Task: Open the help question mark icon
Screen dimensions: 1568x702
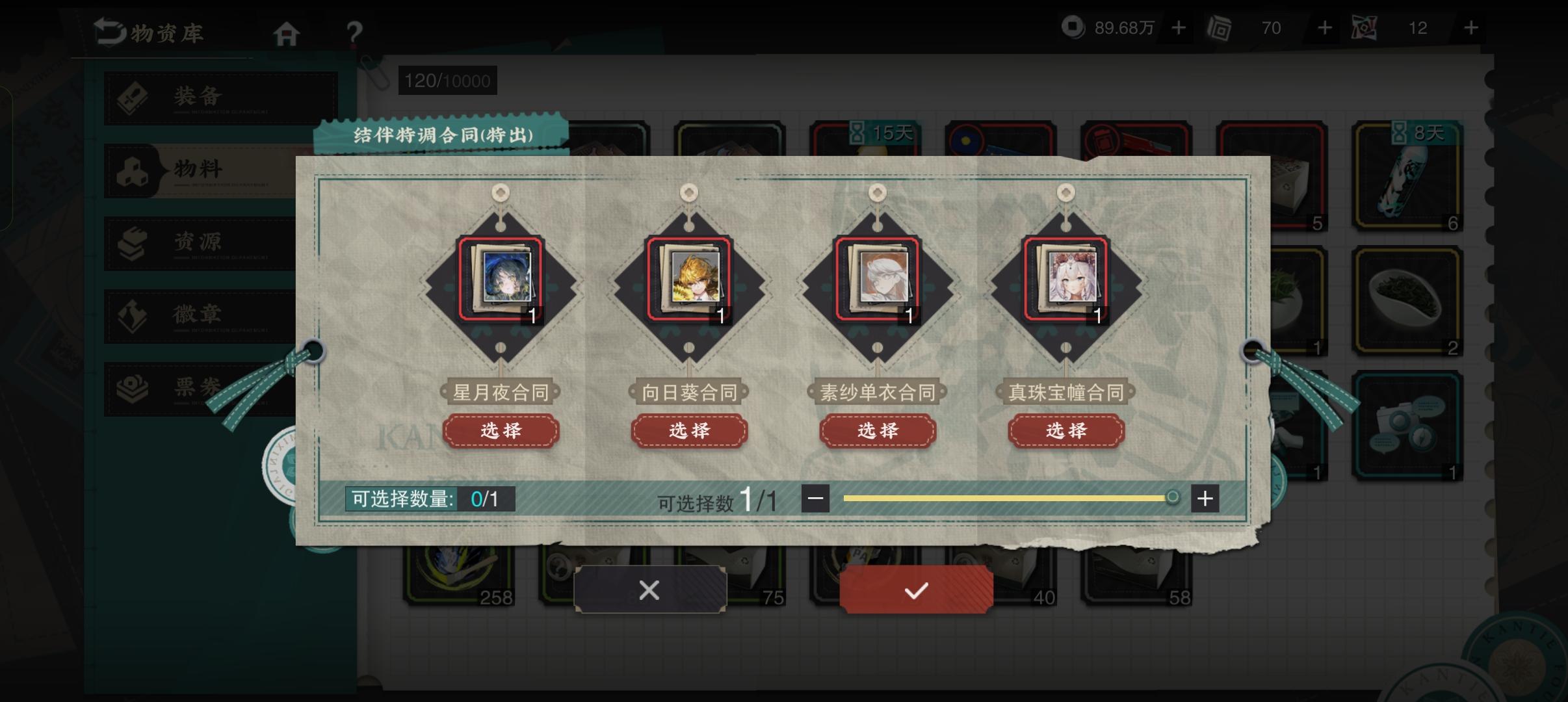Action: click(353, 34)
